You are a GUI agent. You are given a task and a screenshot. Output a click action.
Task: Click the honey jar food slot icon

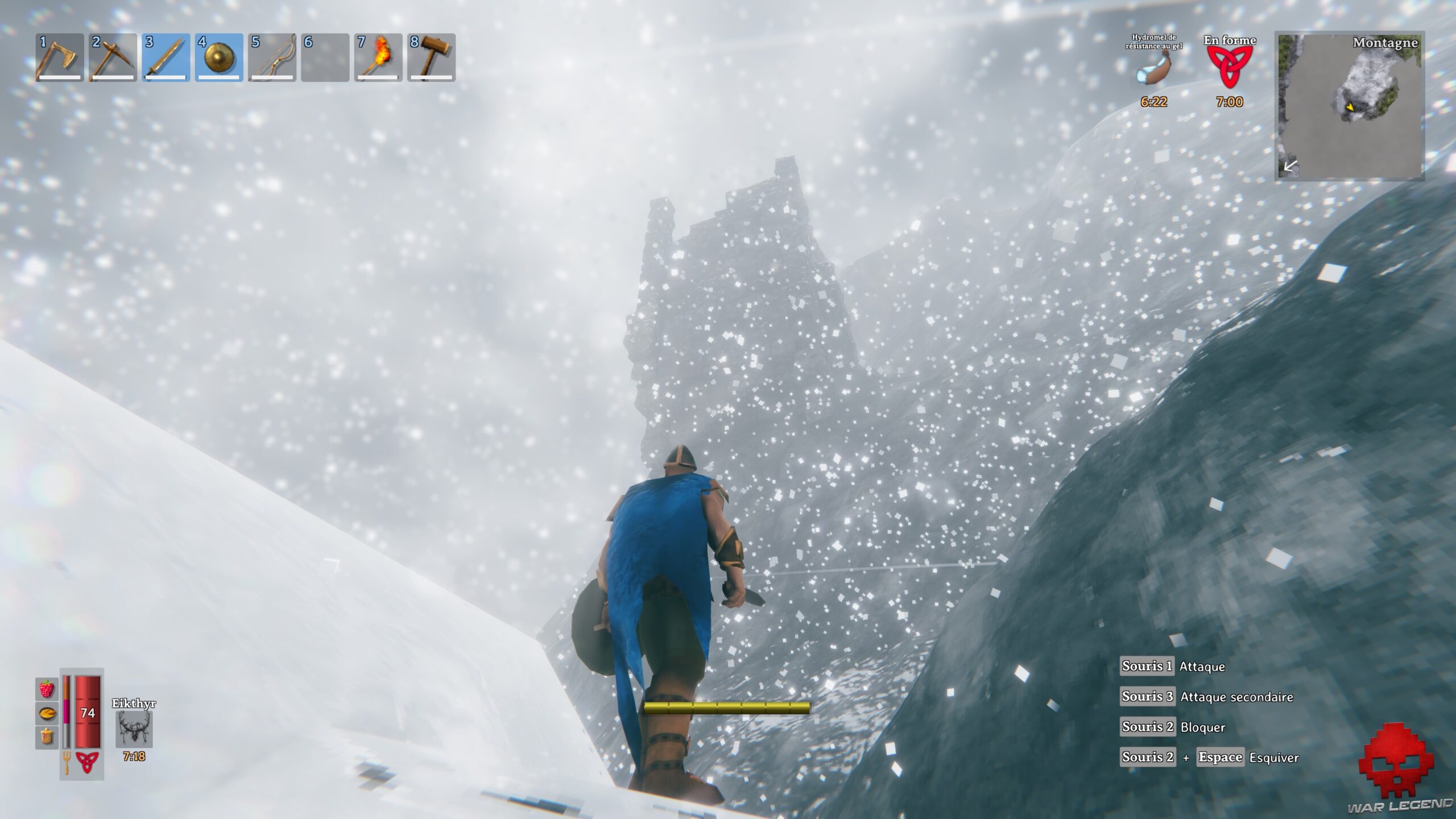[46, 735]
